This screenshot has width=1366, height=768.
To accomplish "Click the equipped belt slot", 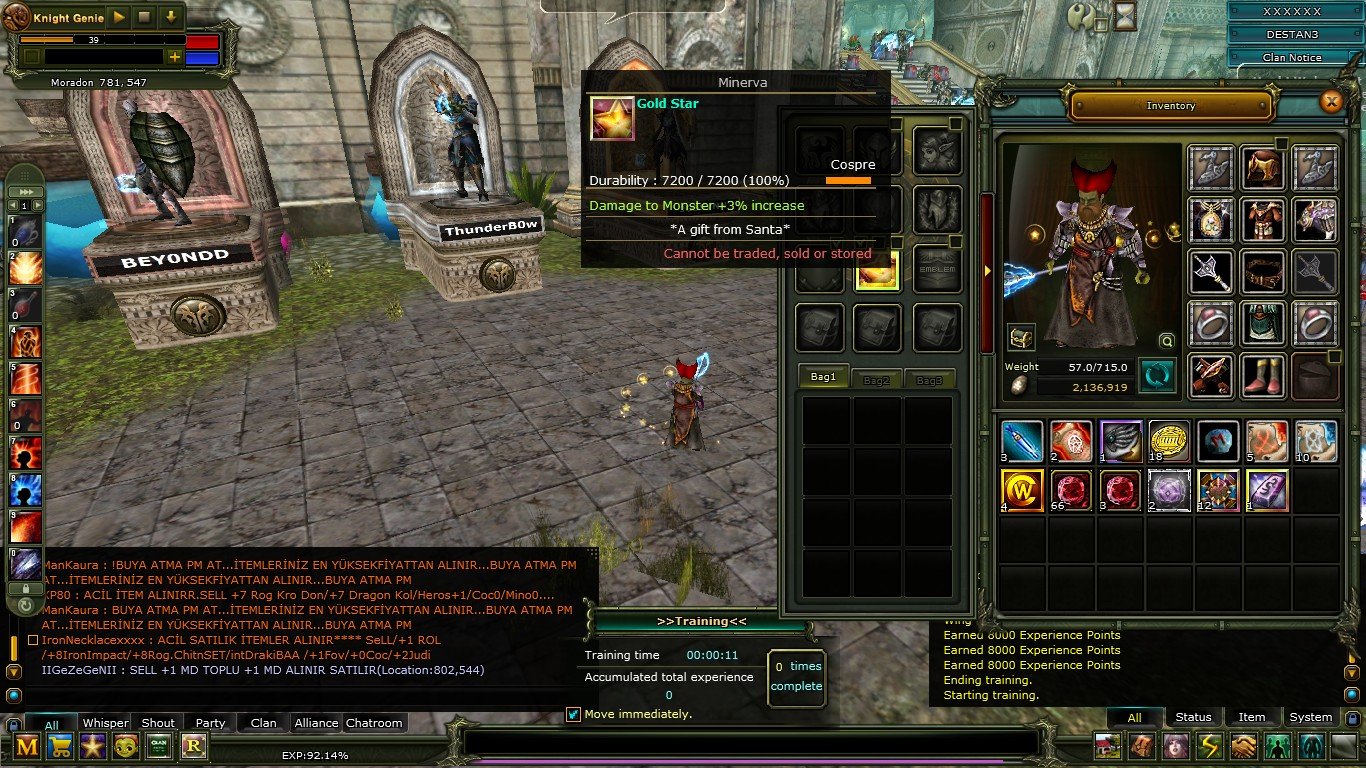I will 1263,271.
